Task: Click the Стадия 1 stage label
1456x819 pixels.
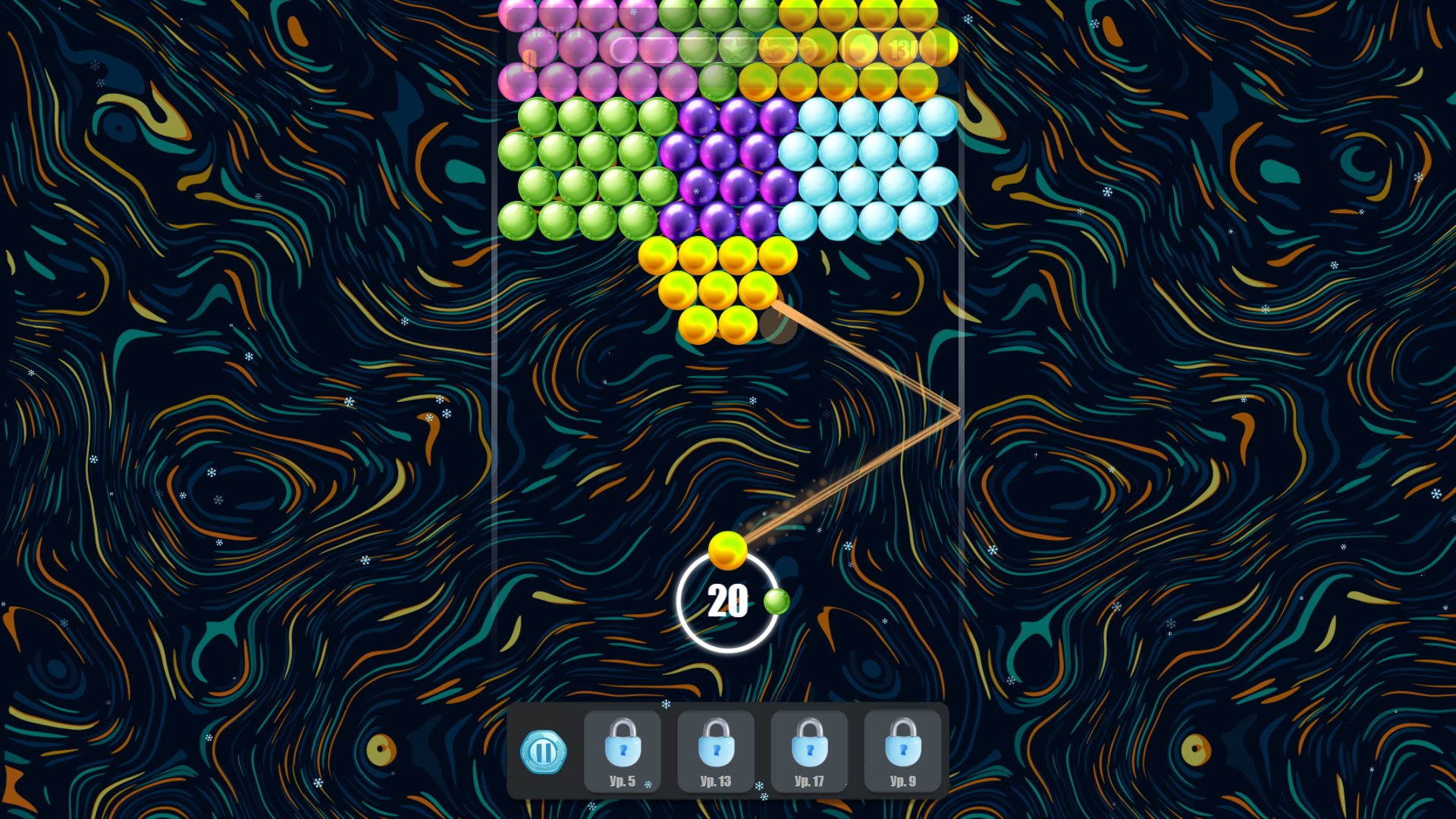Action: [x=550, y=32]
